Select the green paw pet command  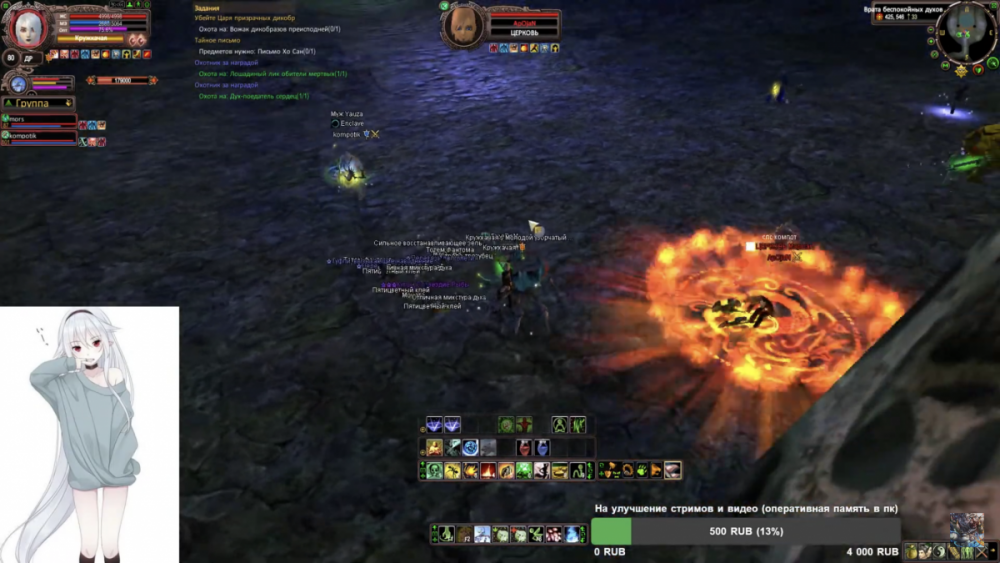[x=641, y=470]
